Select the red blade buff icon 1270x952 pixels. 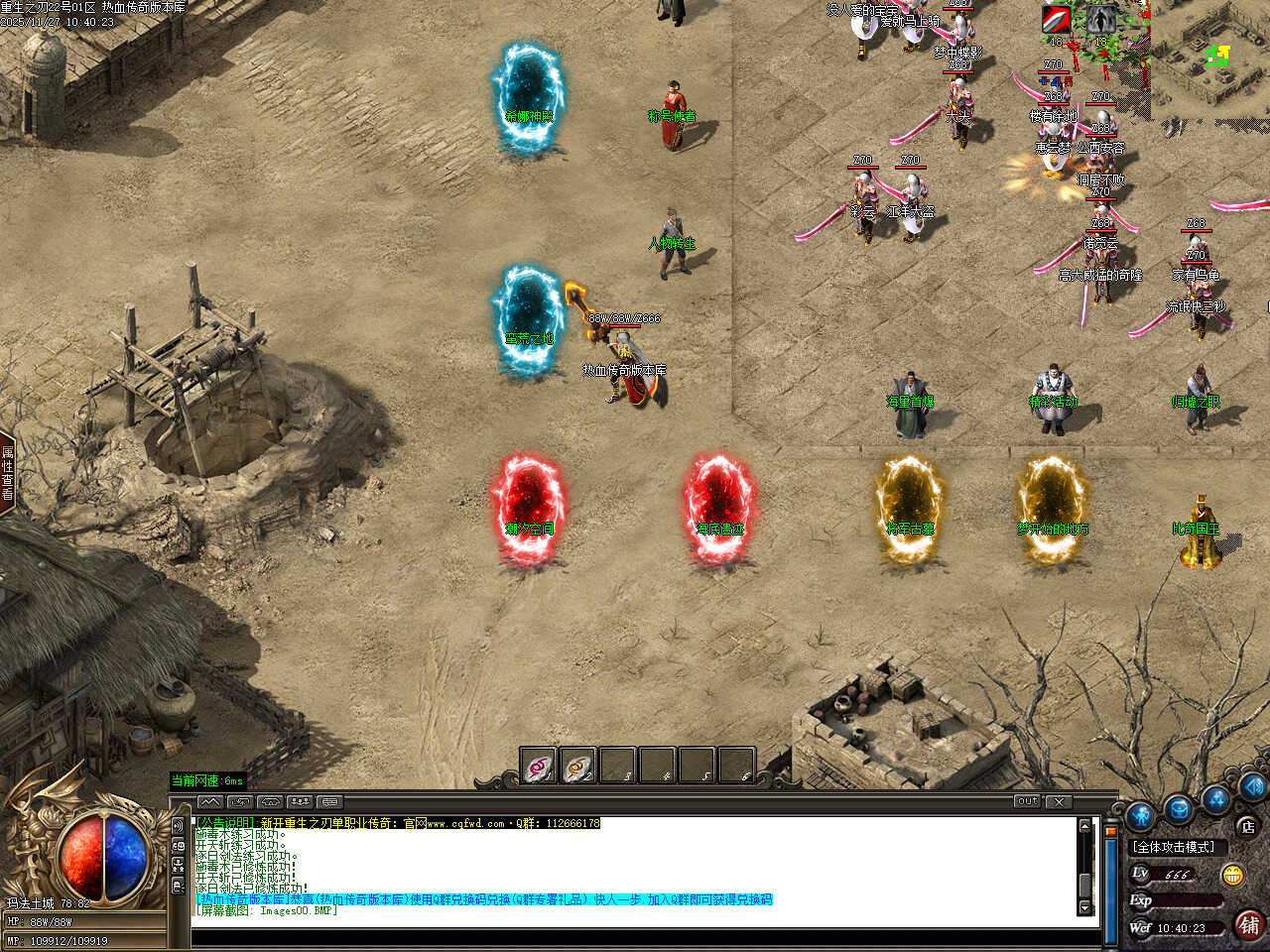[1056, 19]
